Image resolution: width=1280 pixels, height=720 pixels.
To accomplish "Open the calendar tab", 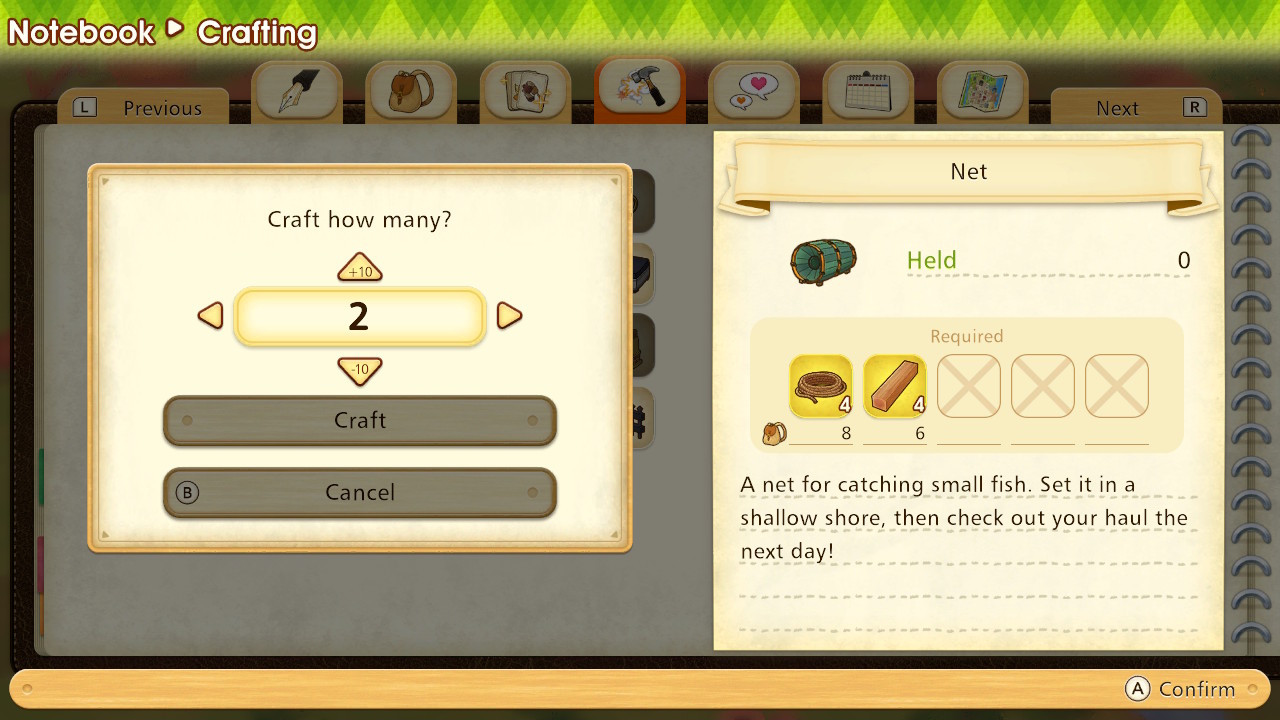I will click(868, 89).
